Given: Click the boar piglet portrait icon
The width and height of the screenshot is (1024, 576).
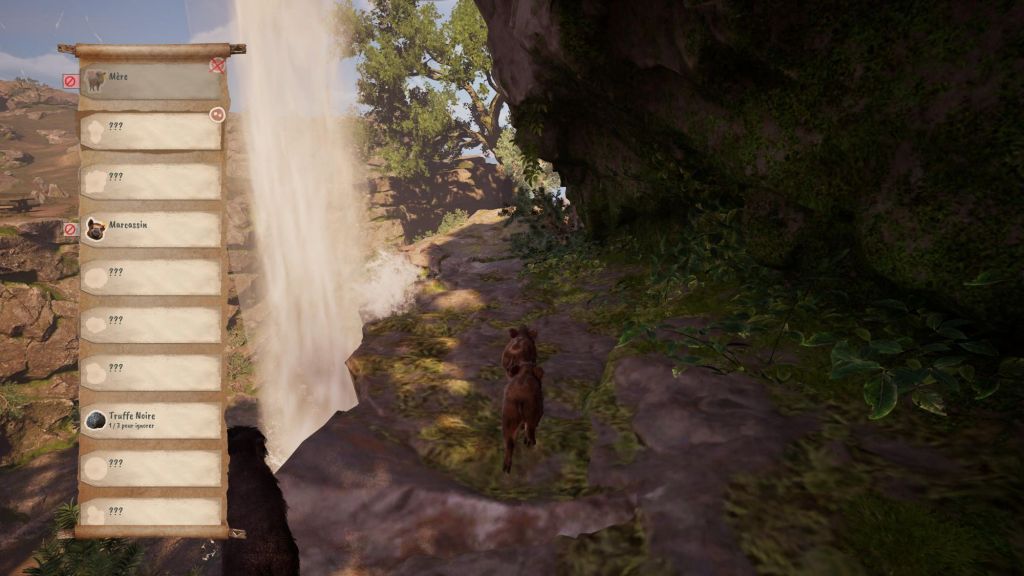Looking at the screenshot, I should tap(96, 229).
